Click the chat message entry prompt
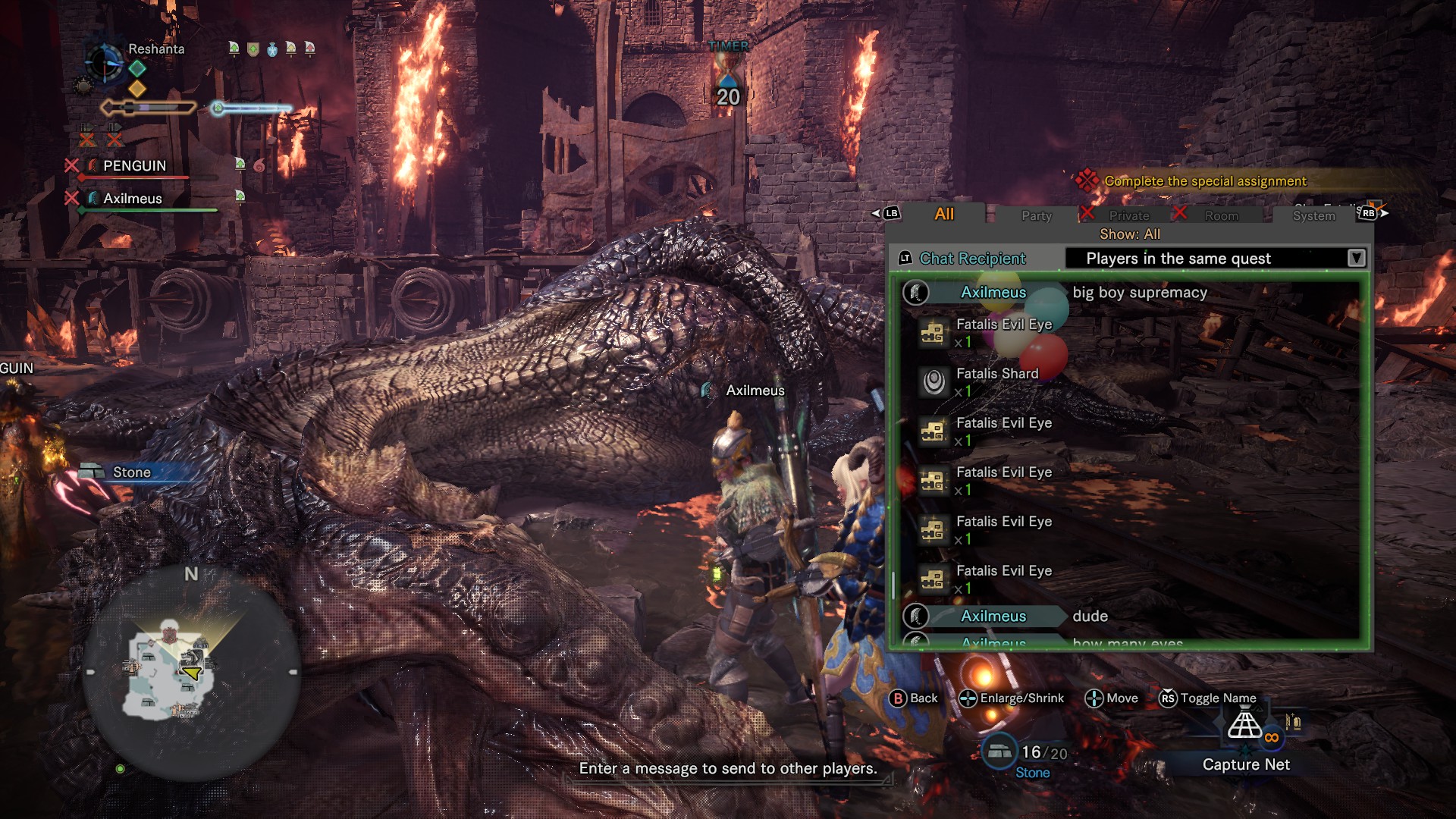The width and height of the screenshot is (1456, 819). (728, 769)
